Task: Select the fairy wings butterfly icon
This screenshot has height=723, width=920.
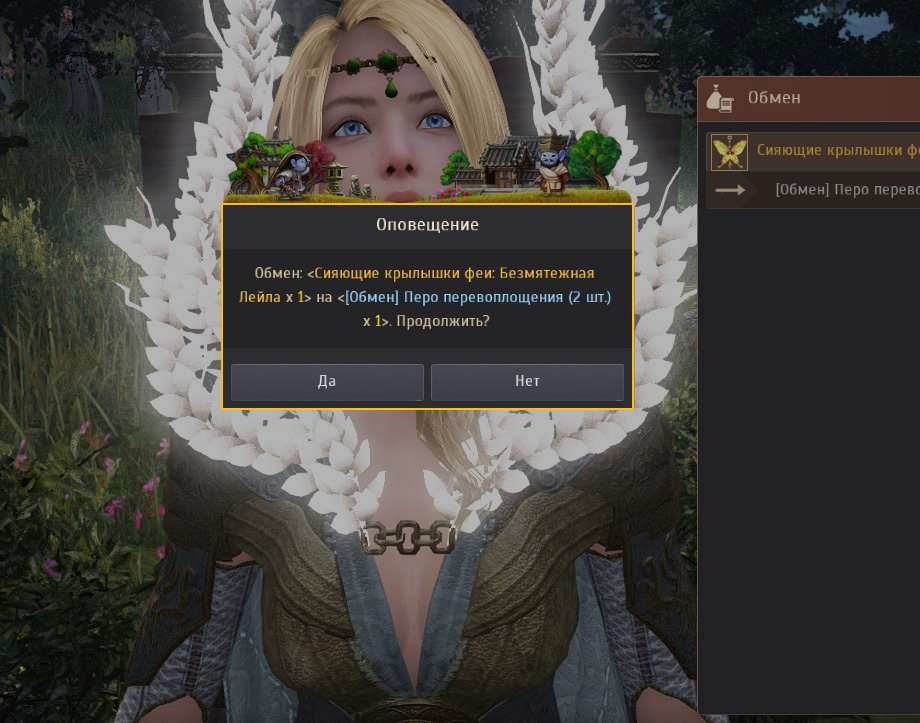Action: 729,152
